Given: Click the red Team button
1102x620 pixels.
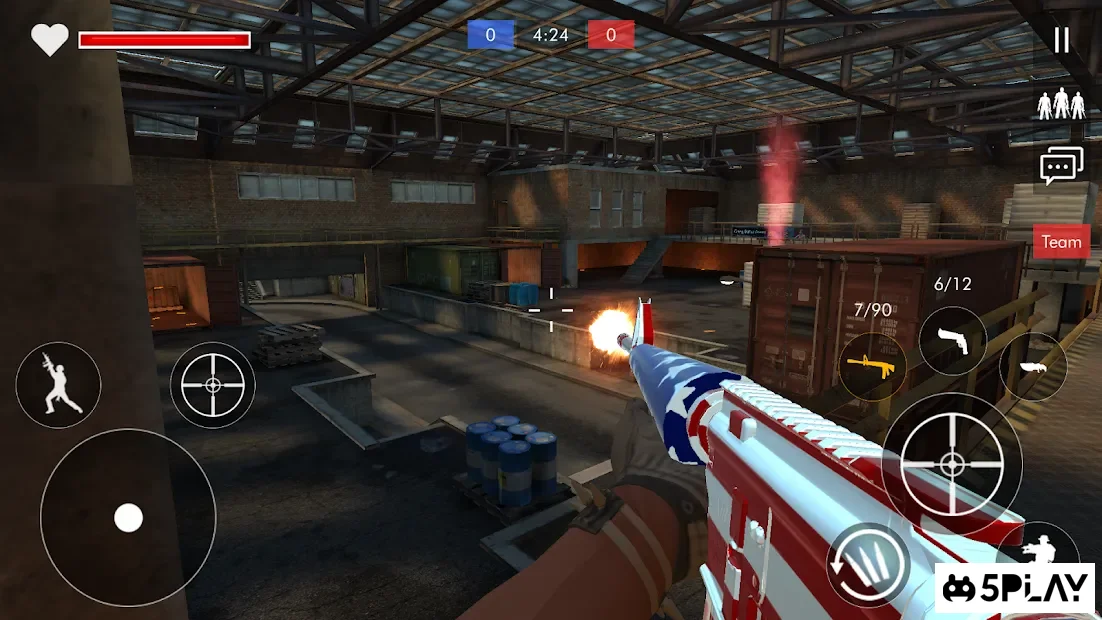Looking at the screenshot, I should click(x=1061, y=242).
